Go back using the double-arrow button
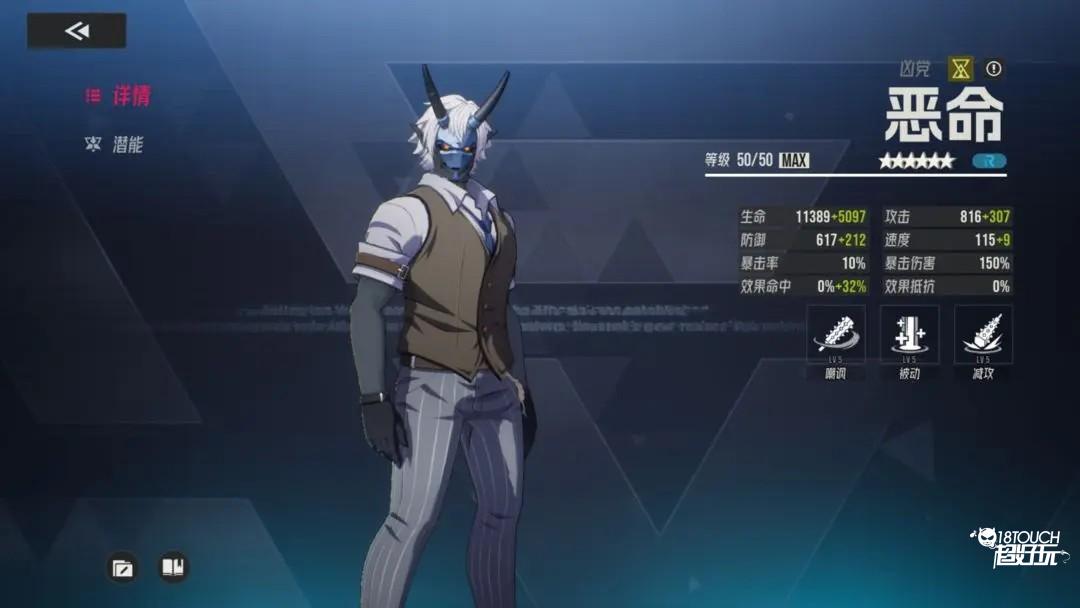The height and width of the screenshot is (608, 1080). point(76,31)
